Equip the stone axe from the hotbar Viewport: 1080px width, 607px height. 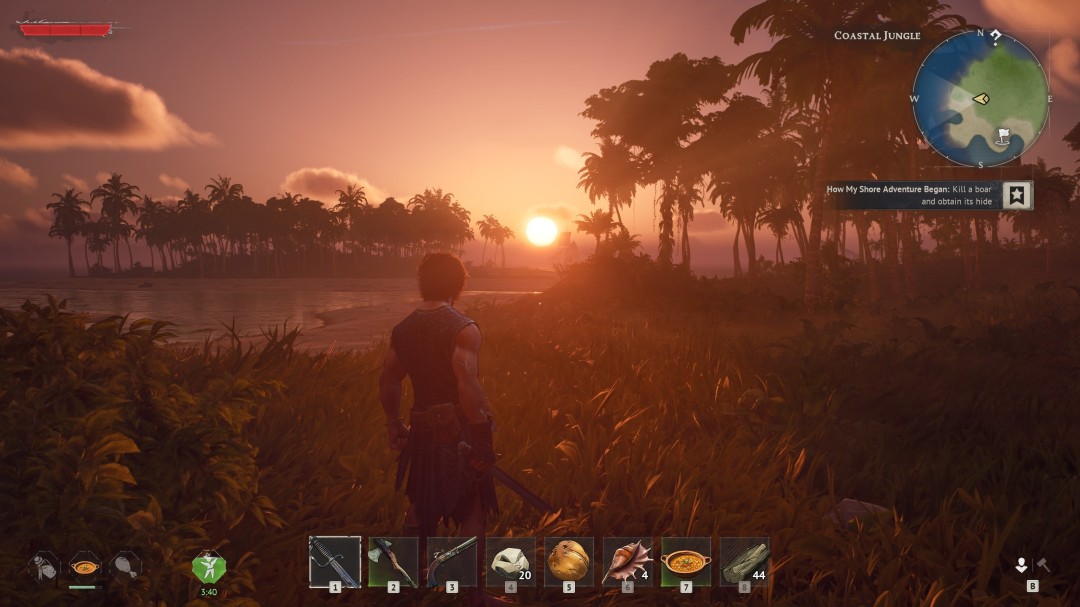393,561
